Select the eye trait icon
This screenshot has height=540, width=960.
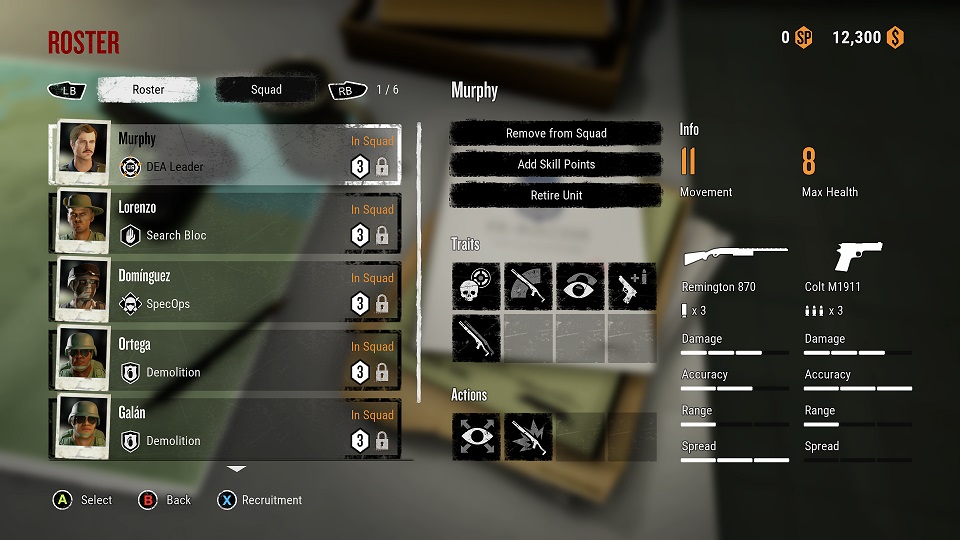580,286
